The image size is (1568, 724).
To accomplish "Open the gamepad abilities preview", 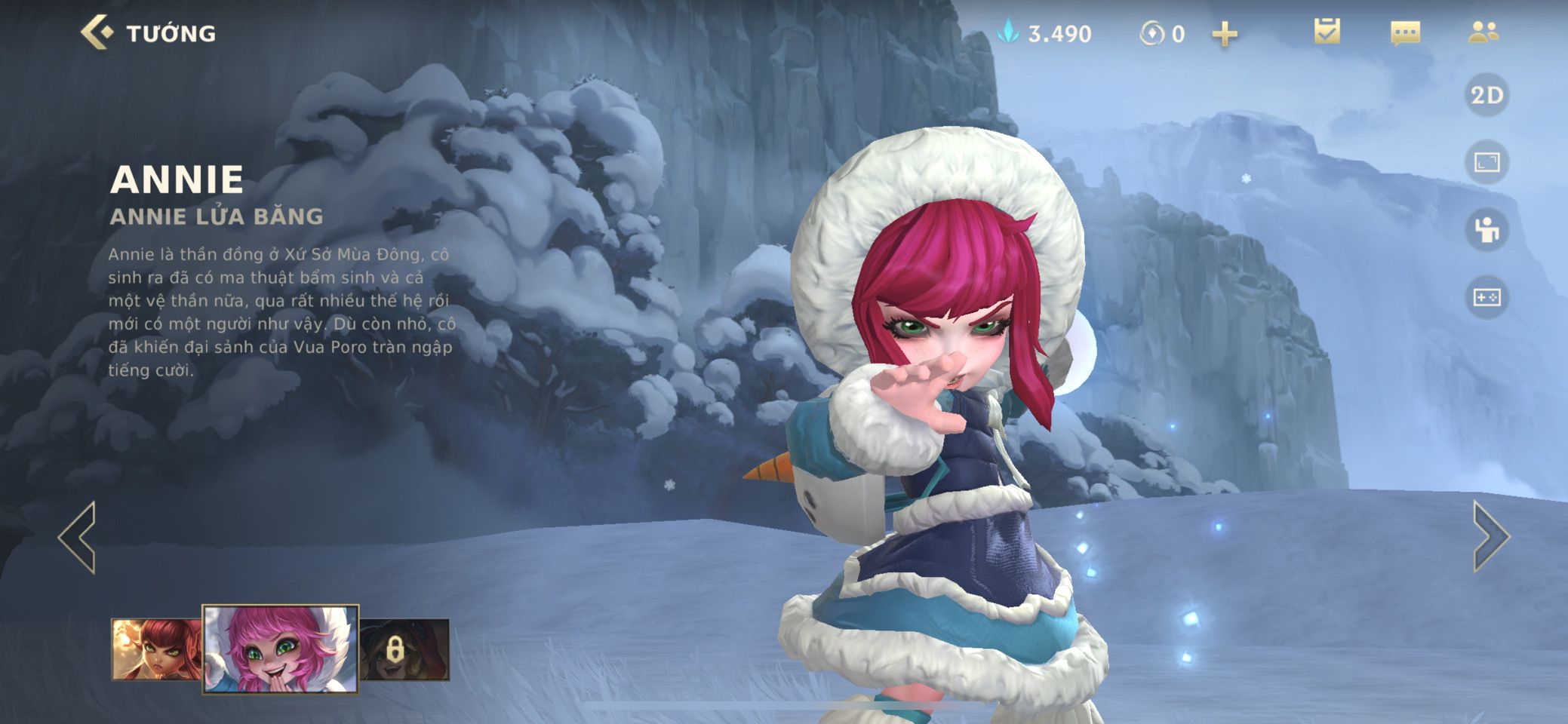I will [1487, 297].
